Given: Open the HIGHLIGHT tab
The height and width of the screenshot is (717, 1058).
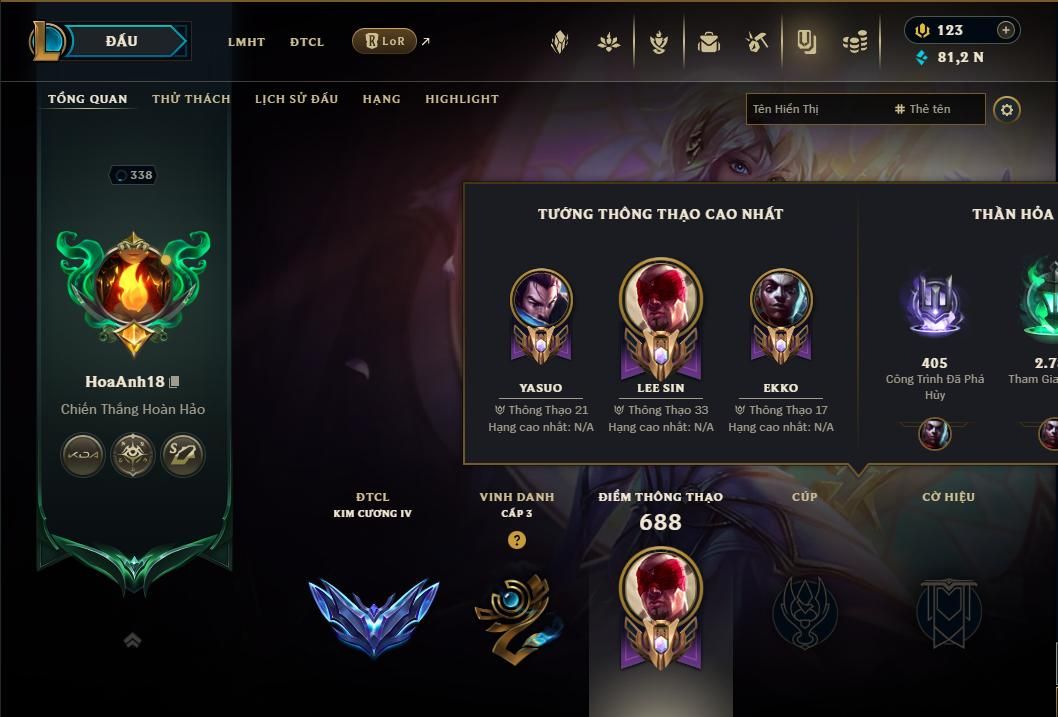Looking at the screenshot, I should click(461, 99).
